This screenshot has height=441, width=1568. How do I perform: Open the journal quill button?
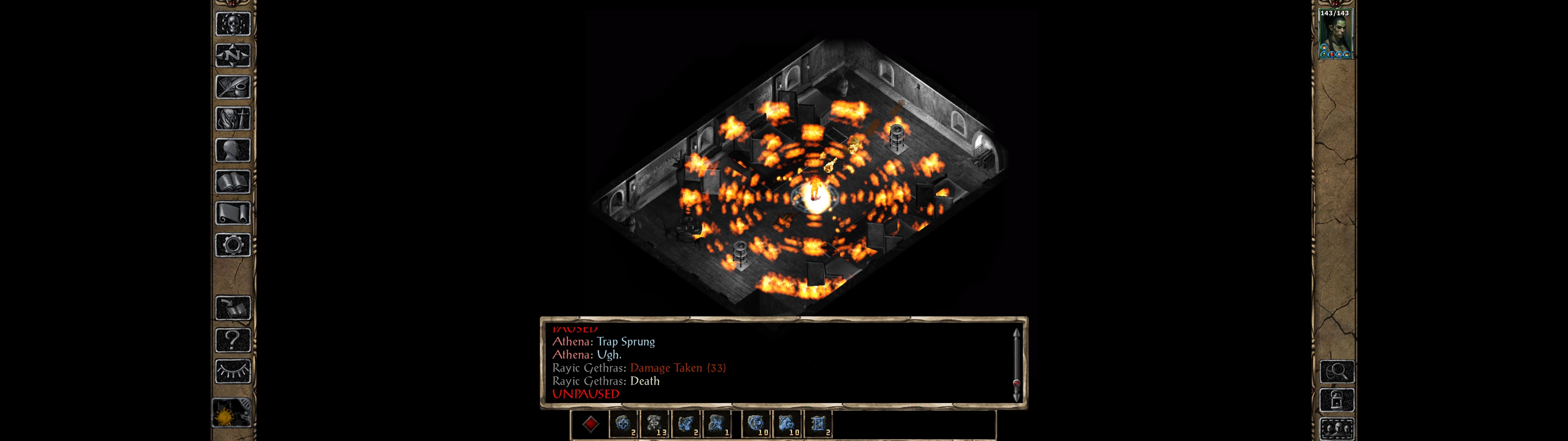point(232,88)
